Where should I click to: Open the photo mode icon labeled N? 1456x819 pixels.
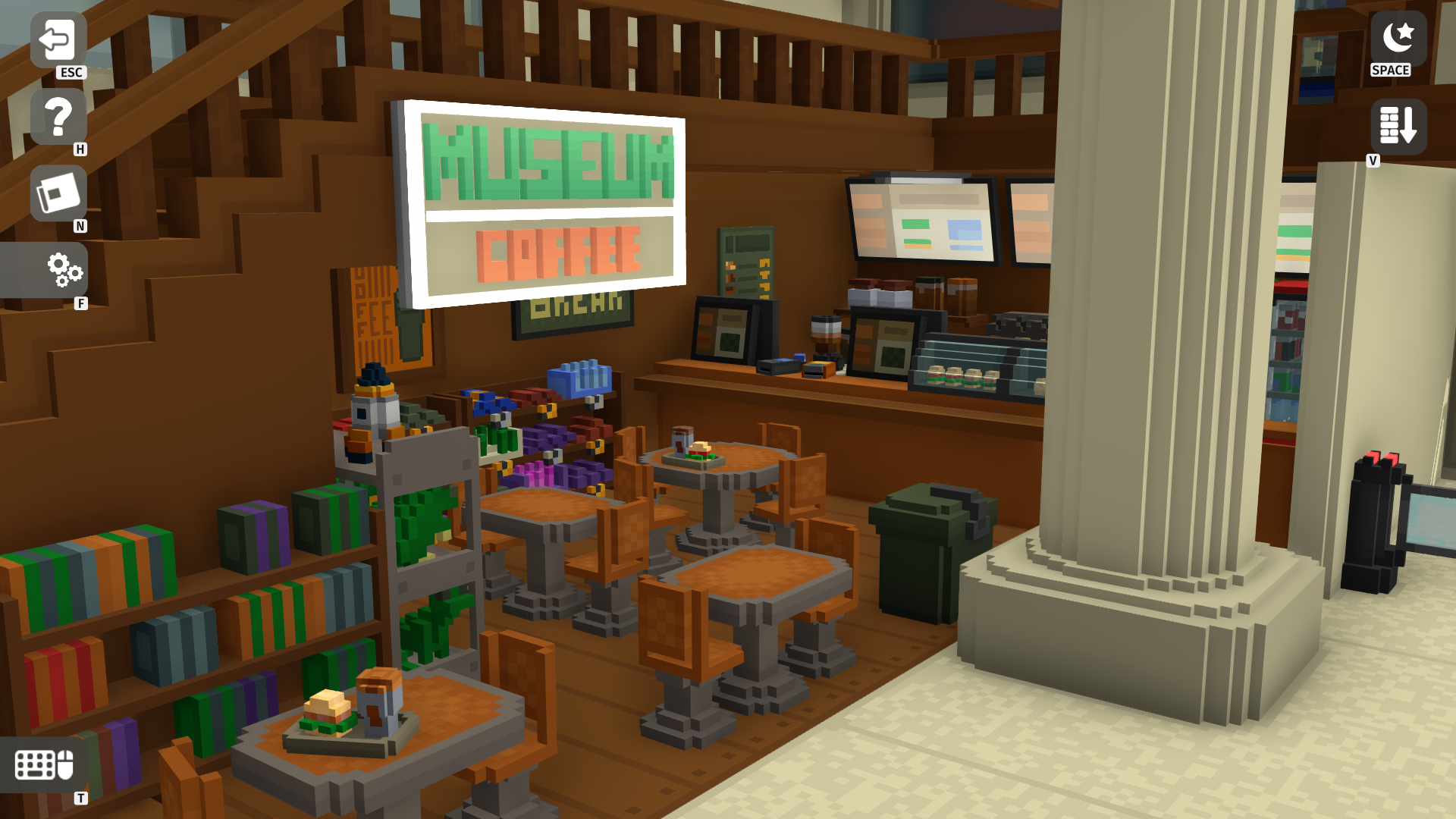tap(58, 192)
